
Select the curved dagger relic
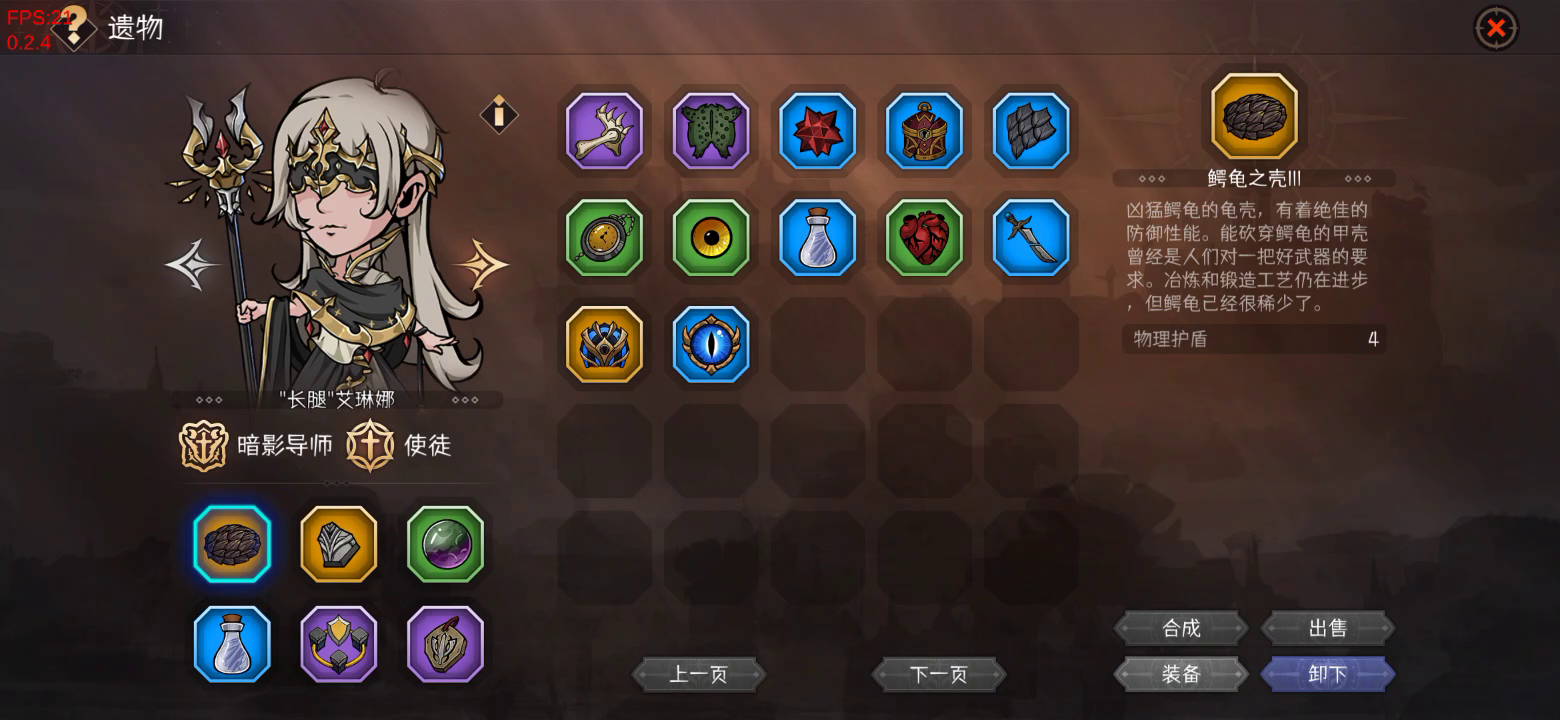click(x=1032, y=238)
